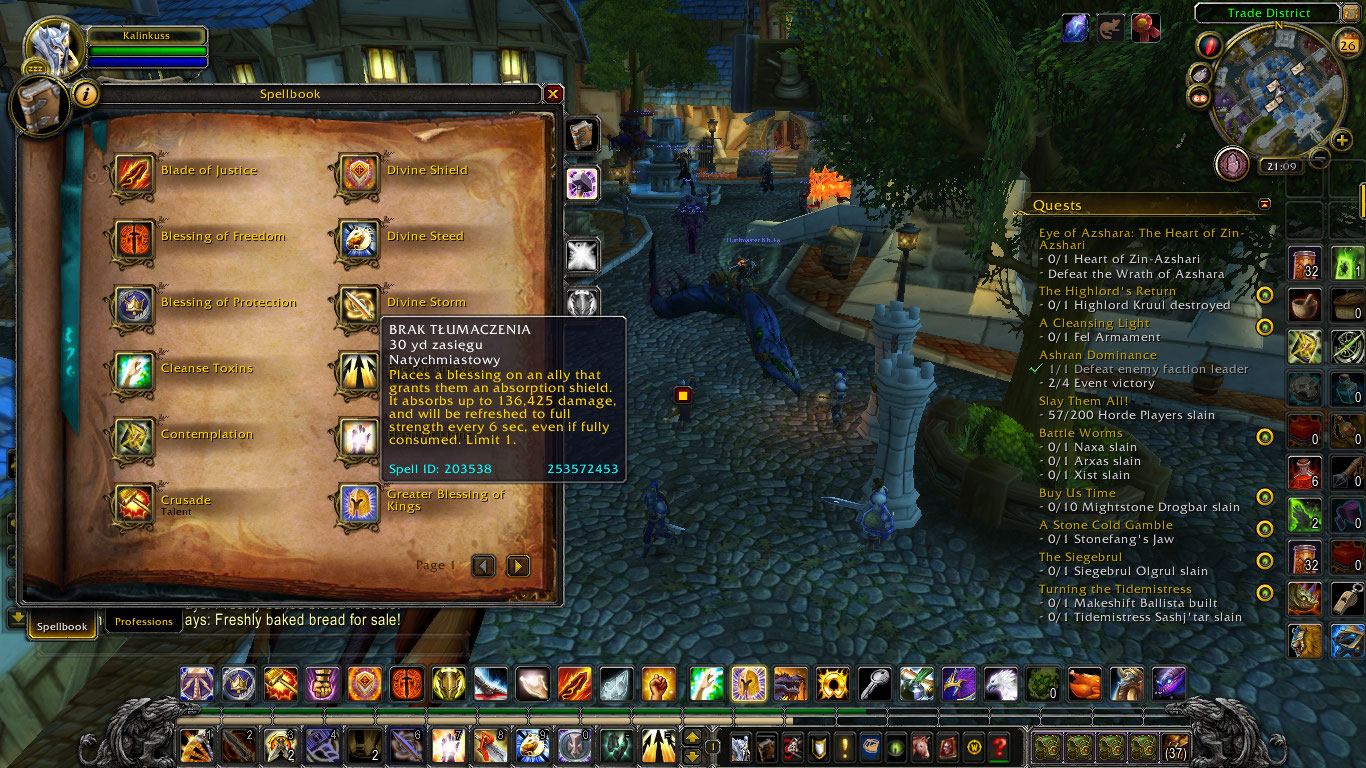Advance to the next spellbook page

coord(518,565)
